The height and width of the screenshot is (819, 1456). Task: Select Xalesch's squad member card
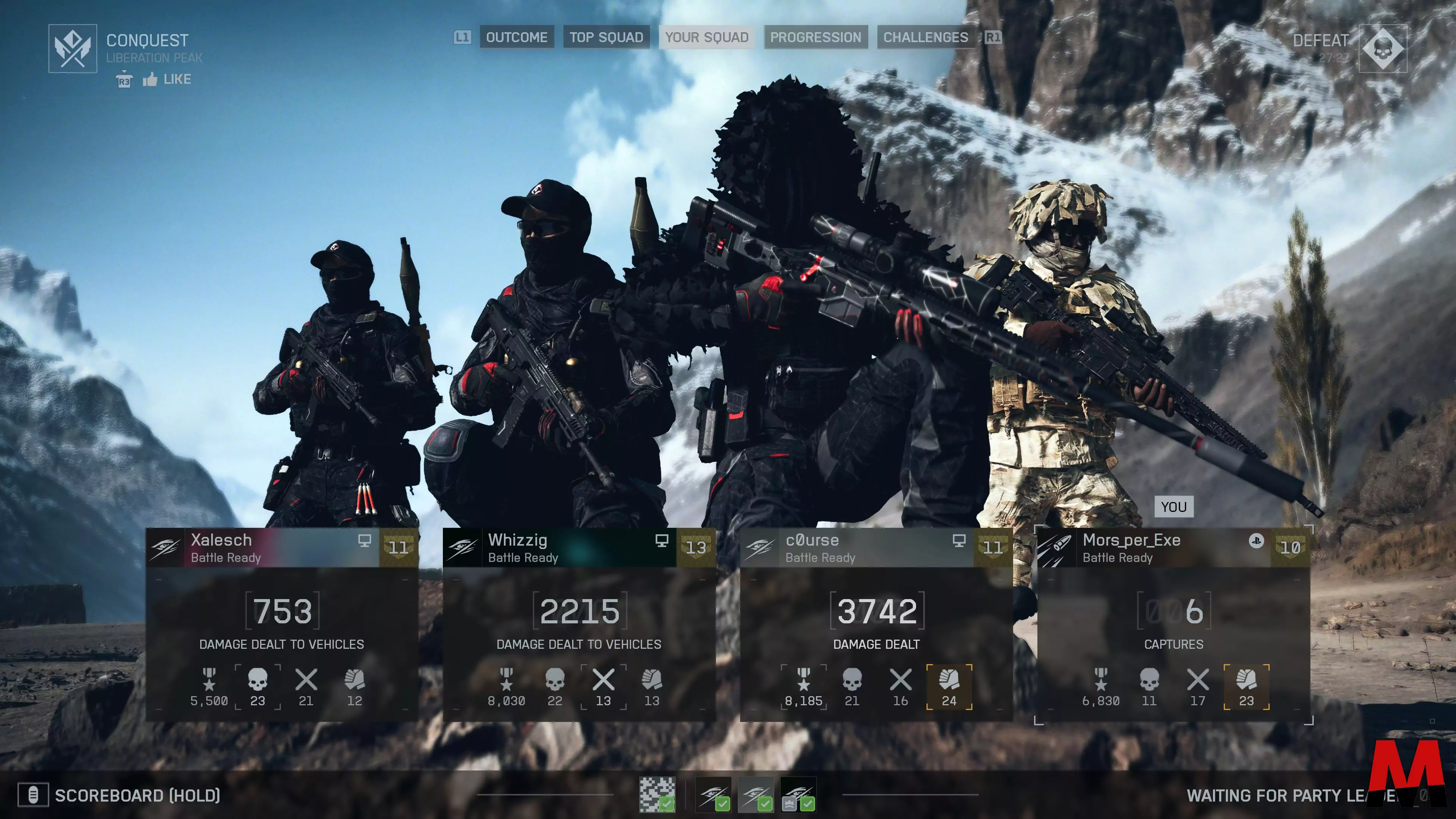281,624
